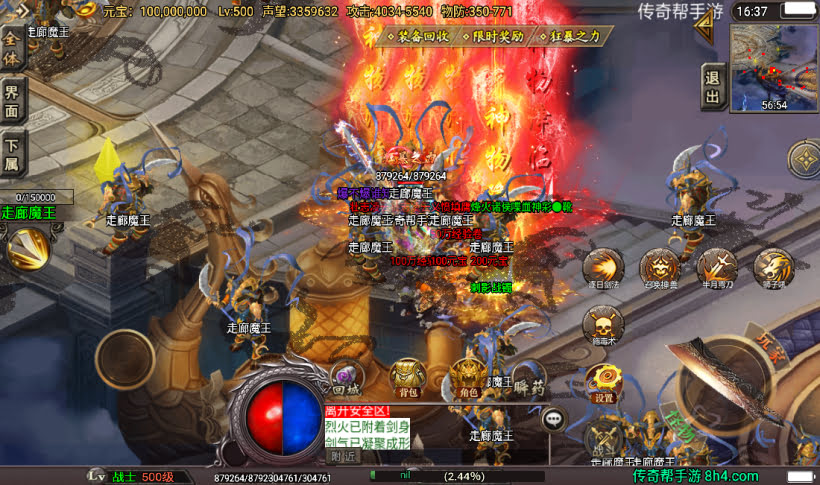Open the 装备回收 equipment recycle menu
This screenshot has height=485, width=820.
pos(417,35)
